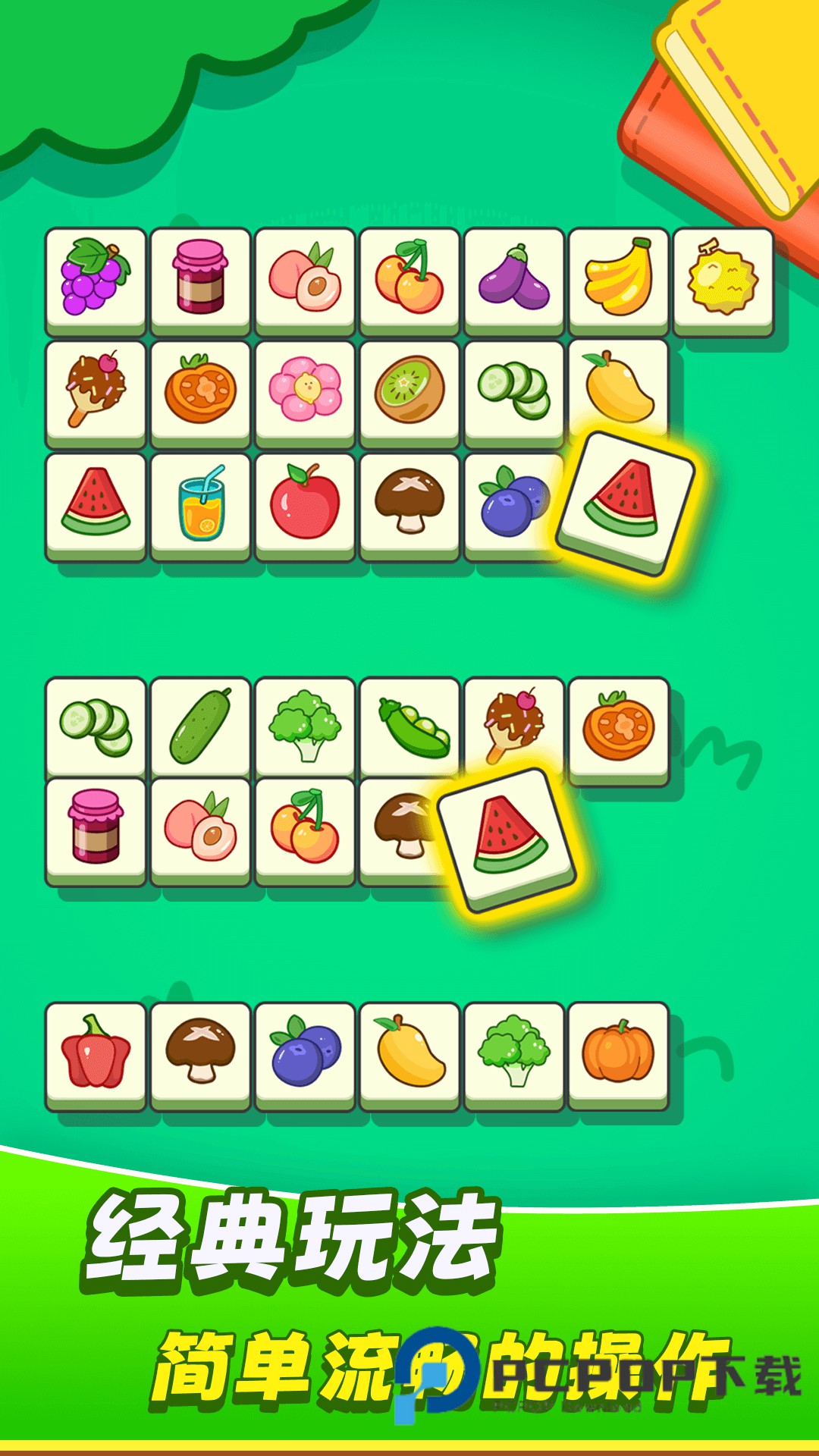
Task: Select the pink flower tile
Action: pos(305,390)
